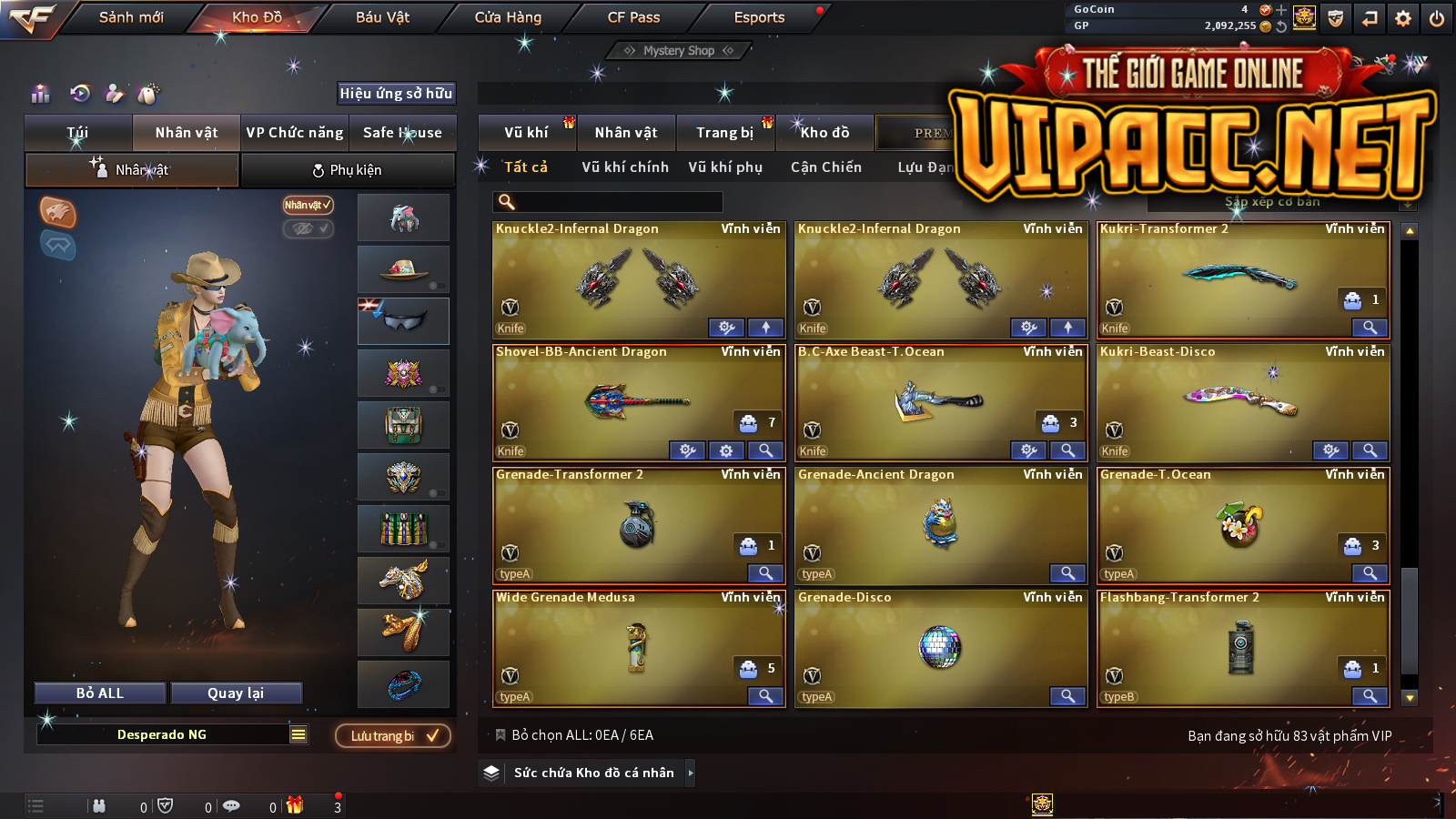This screenshot has height=819, width=1456.
Task: Click the Bỏ ALL button
Action: 100,693
